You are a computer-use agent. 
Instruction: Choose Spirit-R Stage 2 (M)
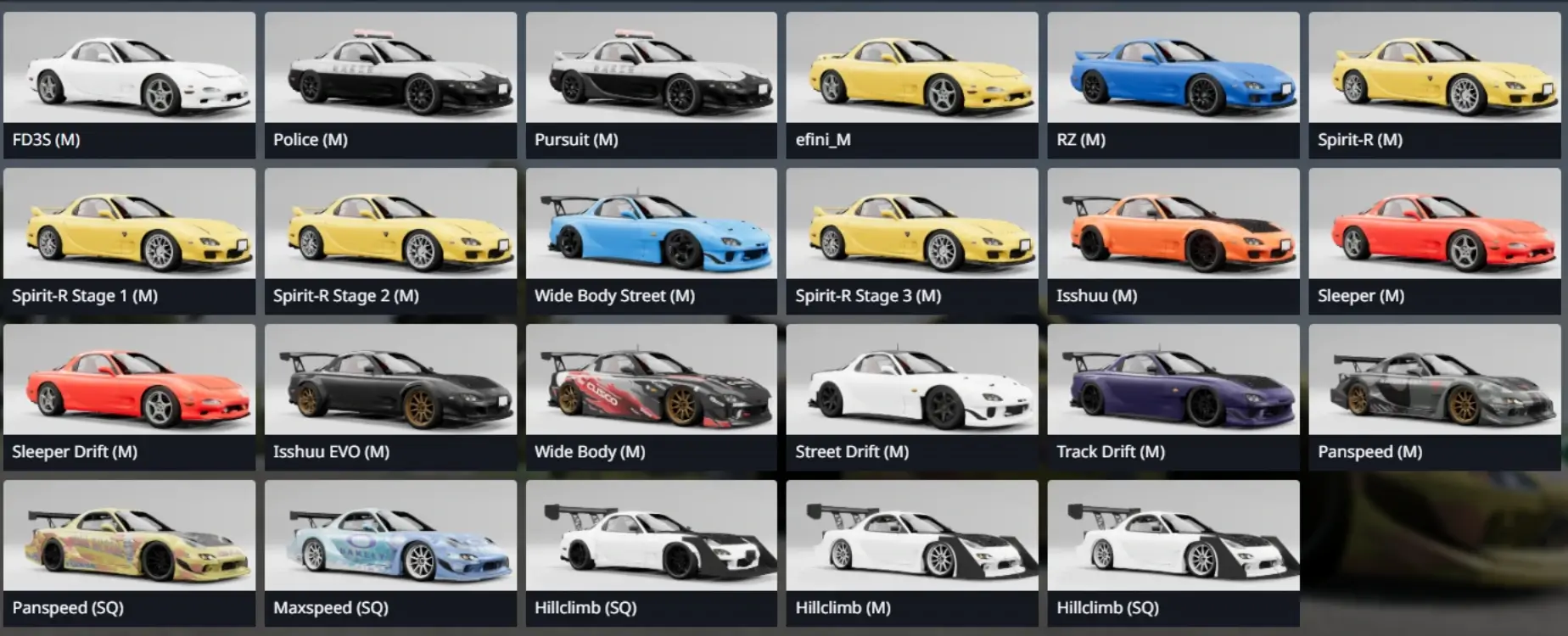coord(390,241)
